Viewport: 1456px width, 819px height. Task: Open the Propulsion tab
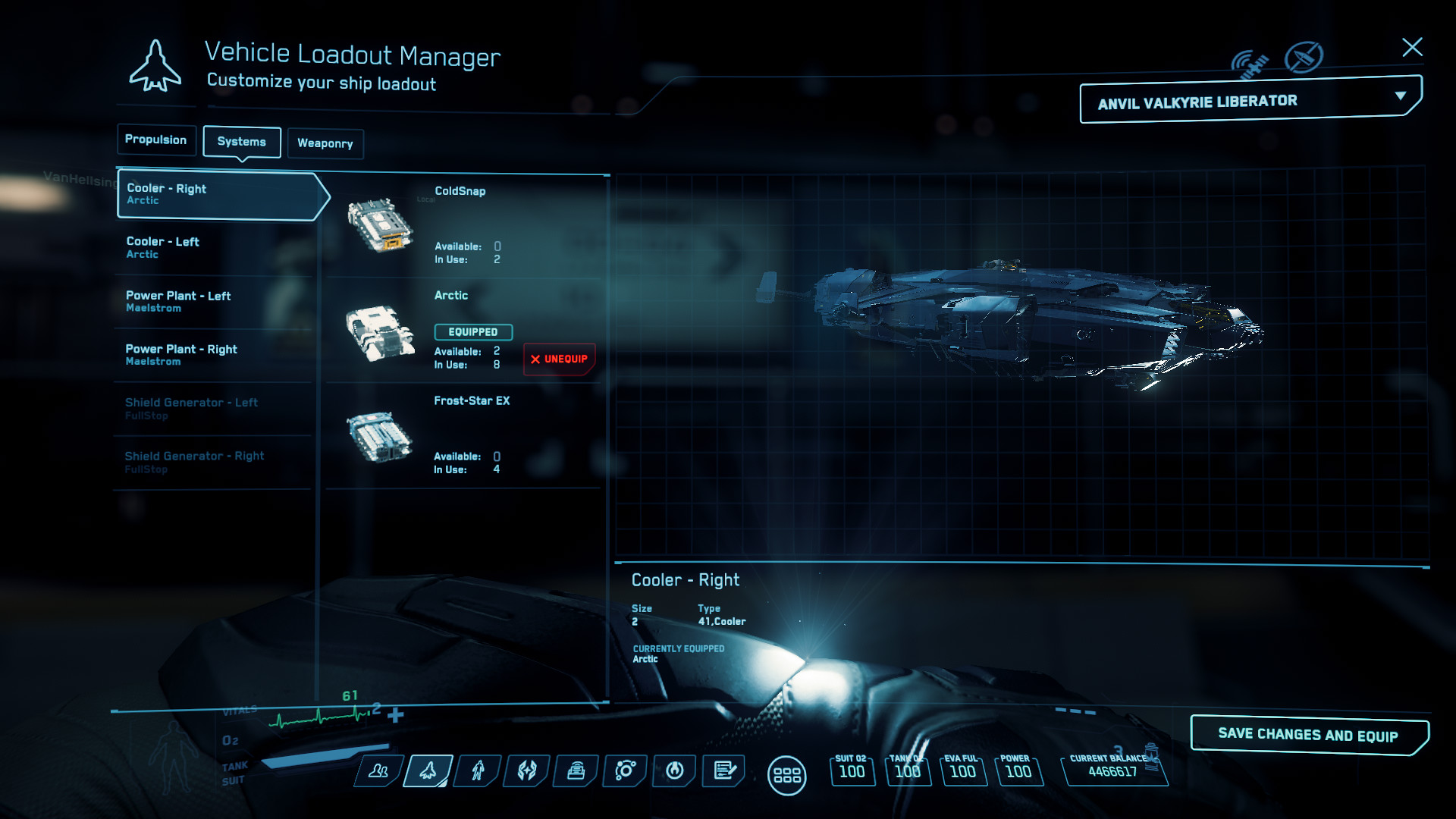(156, 140)
